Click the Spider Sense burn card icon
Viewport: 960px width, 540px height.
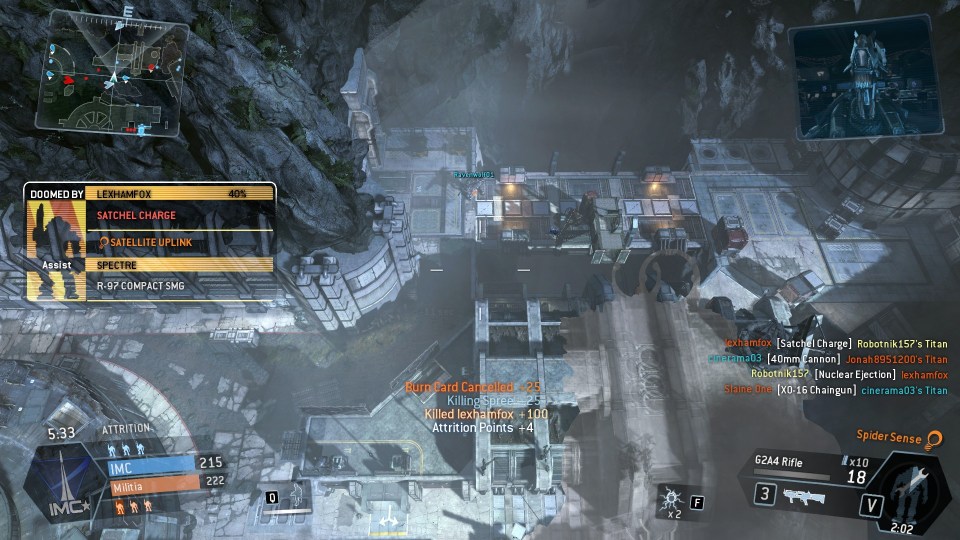coord(934,438)
